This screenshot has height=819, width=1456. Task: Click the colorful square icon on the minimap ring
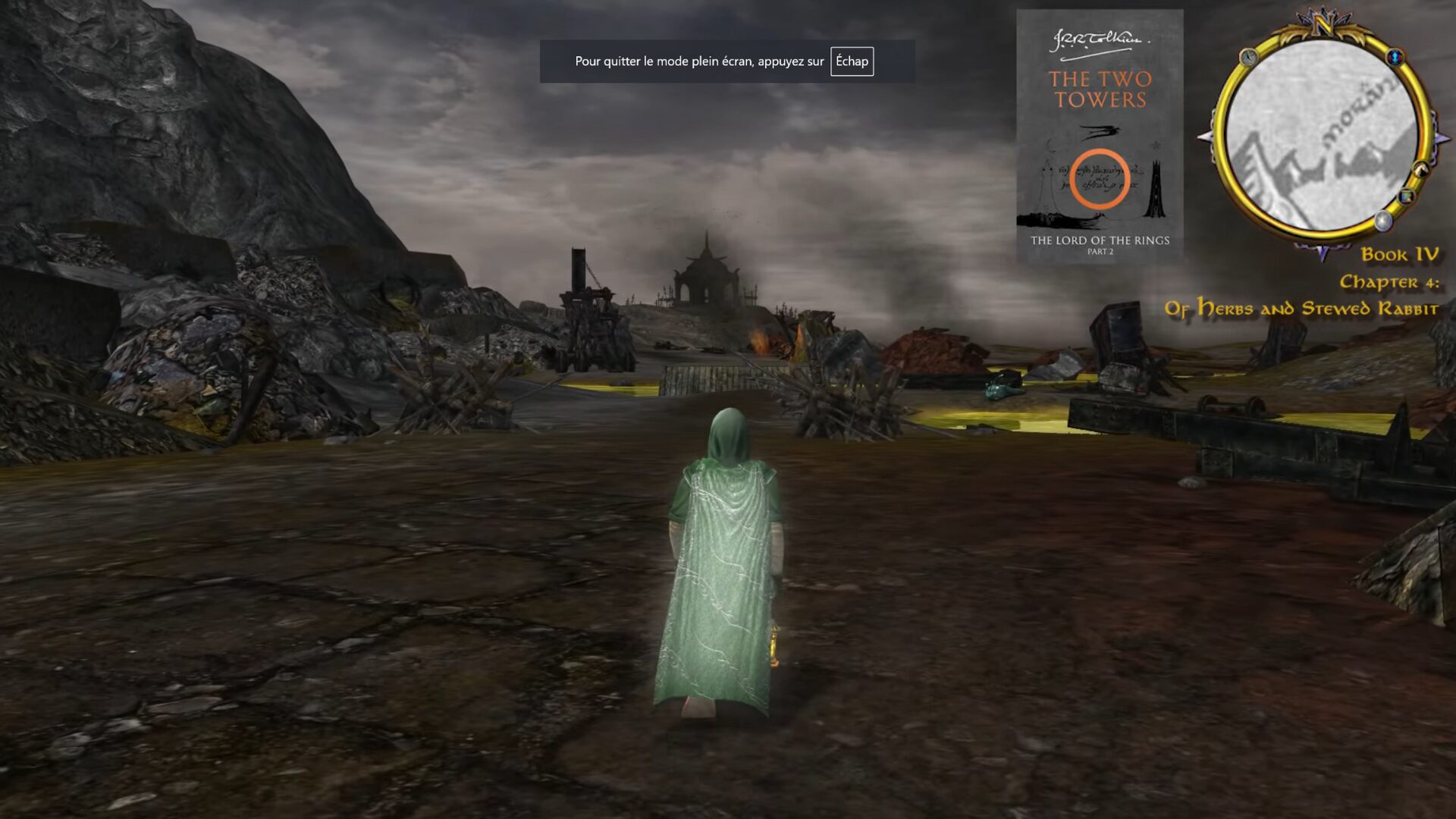[1407, 197]
